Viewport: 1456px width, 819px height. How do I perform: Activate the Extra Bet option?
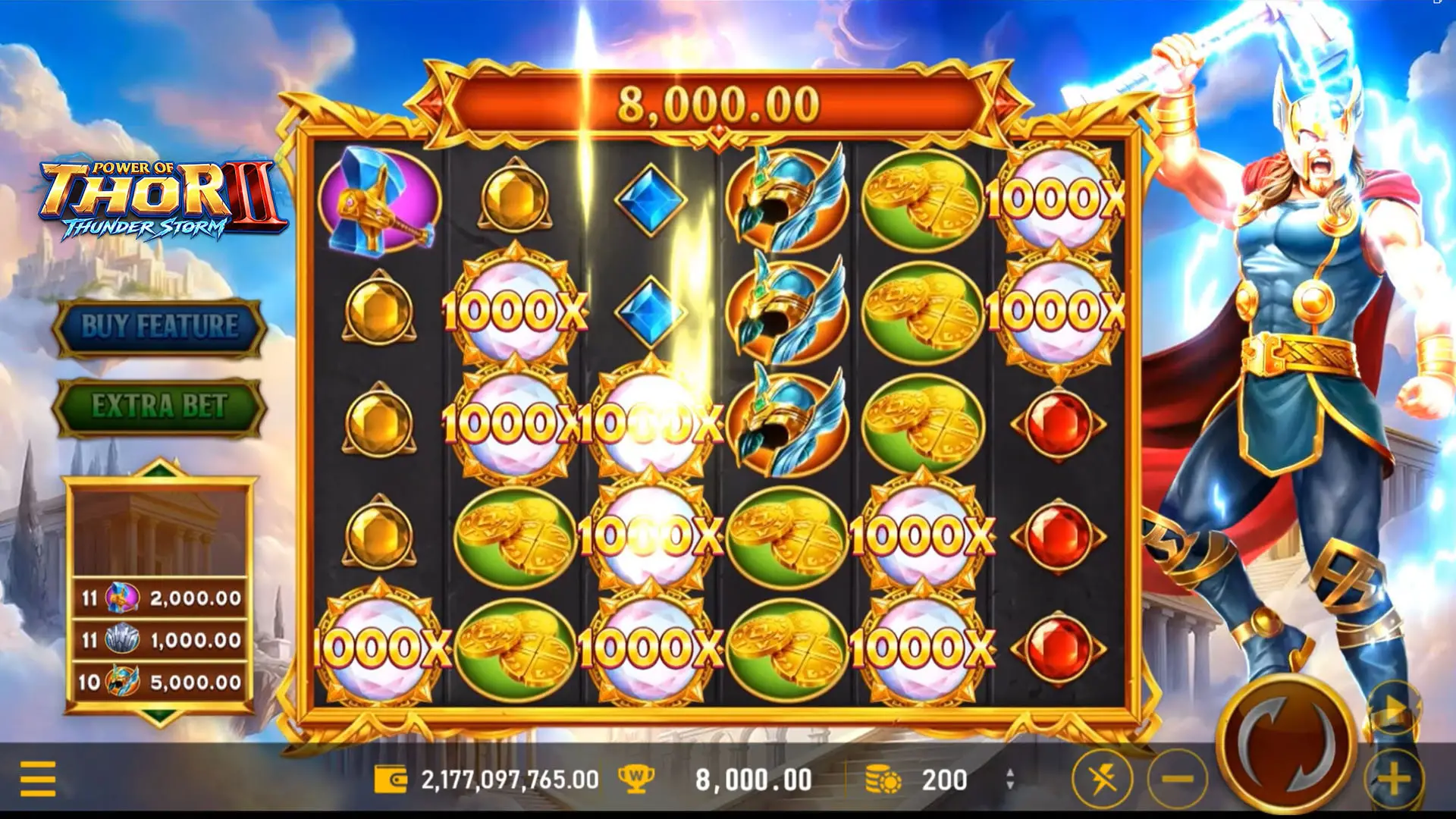point(159,406)
